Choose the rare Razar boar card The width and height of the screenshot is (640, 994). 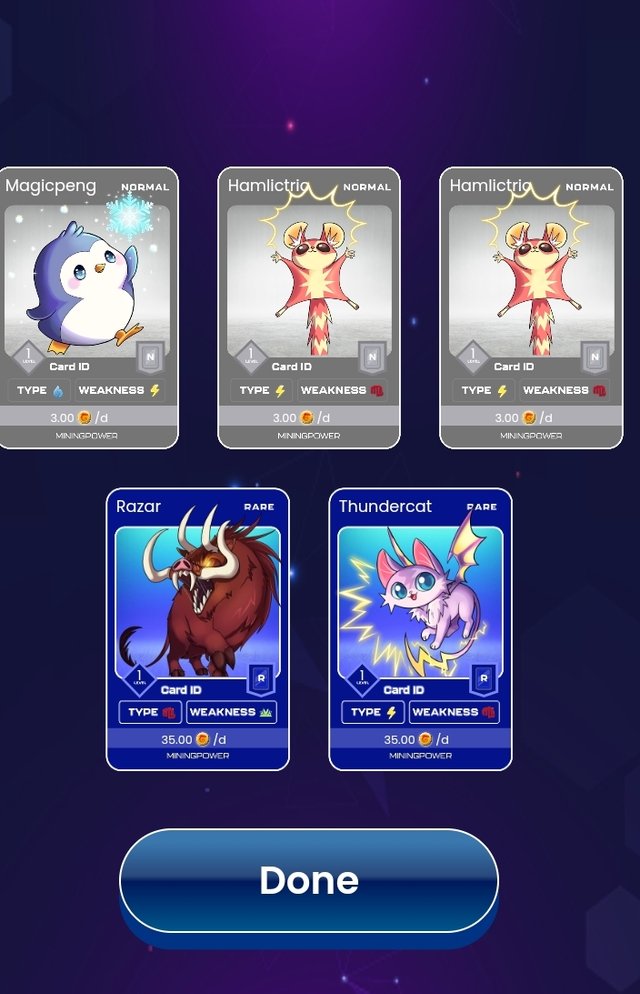click(198, 629)
